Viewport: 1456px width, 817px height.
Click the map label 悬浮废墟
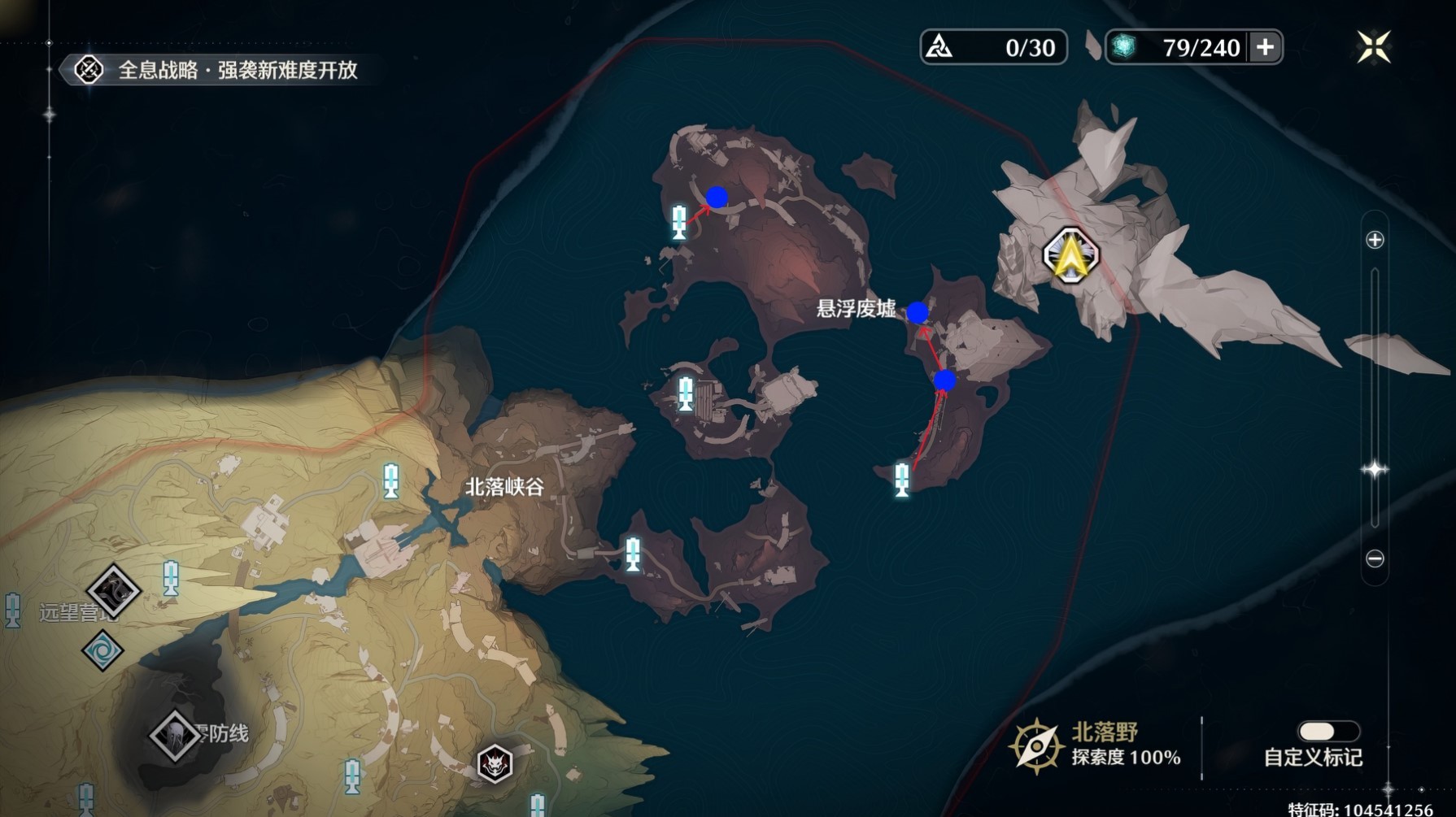(x=857, y=310)
